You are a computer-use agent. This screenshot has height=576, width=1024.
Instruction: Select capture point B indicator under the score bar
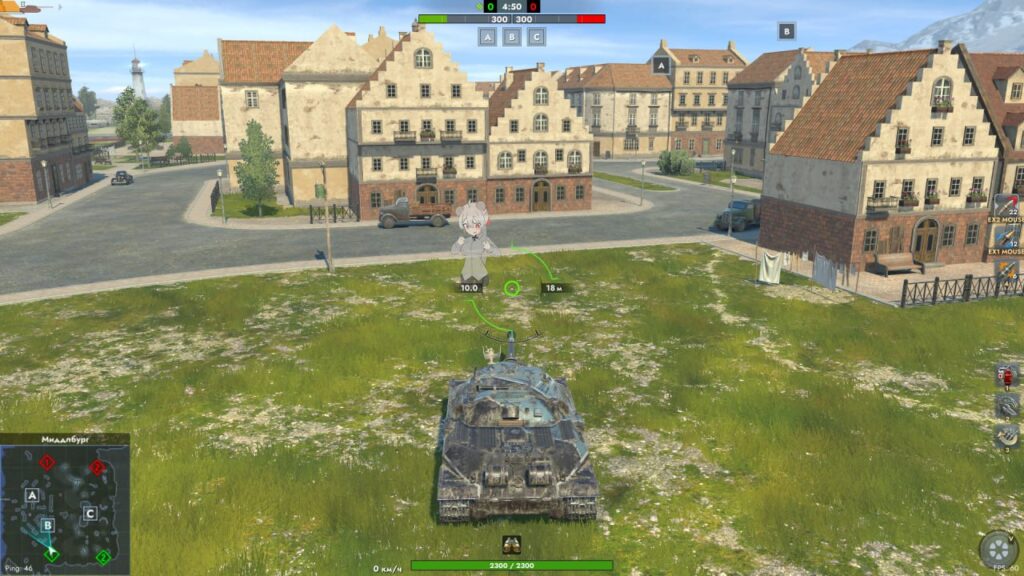pos(512,37)
